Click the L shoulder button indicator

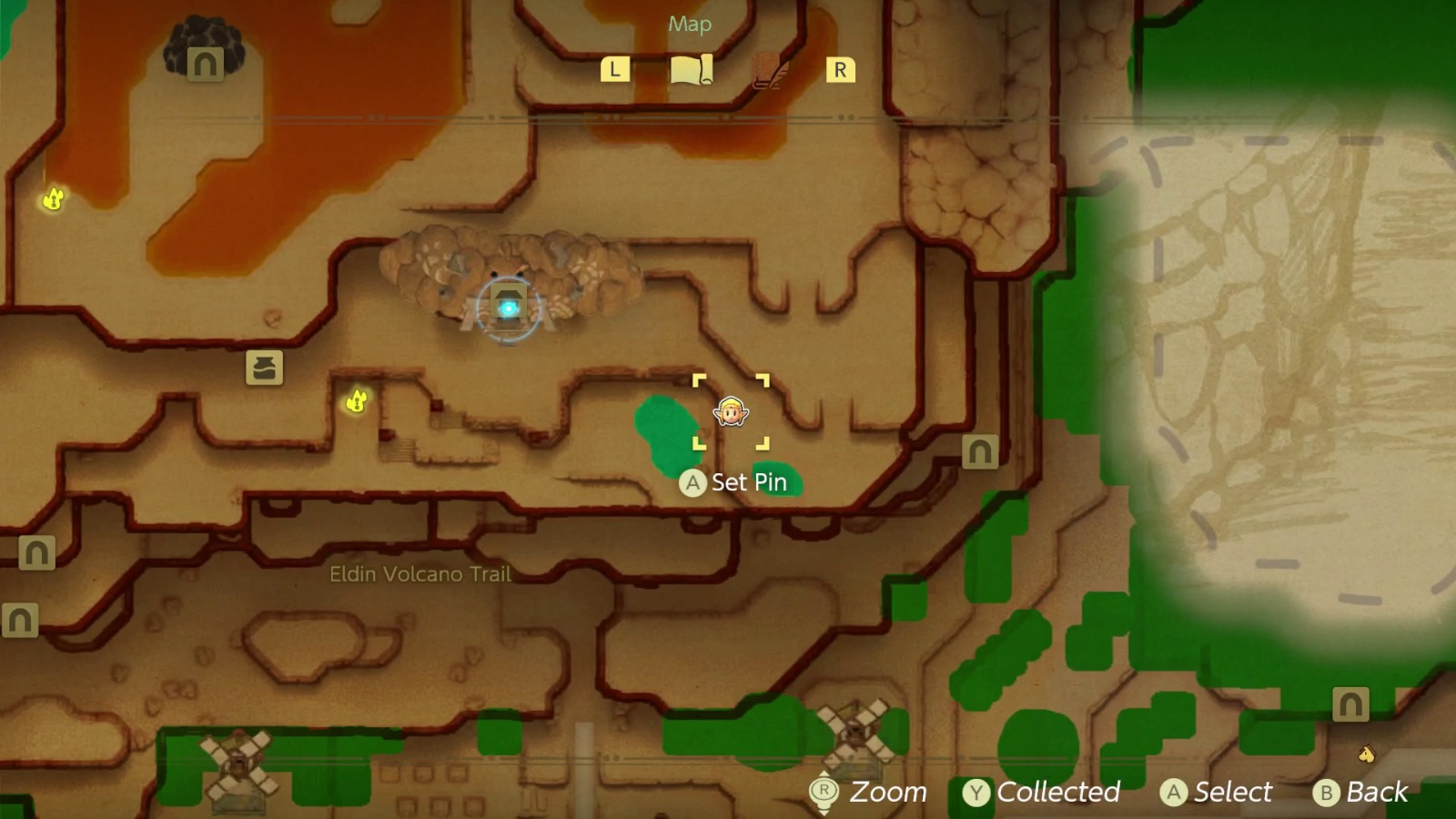[615, 68]
